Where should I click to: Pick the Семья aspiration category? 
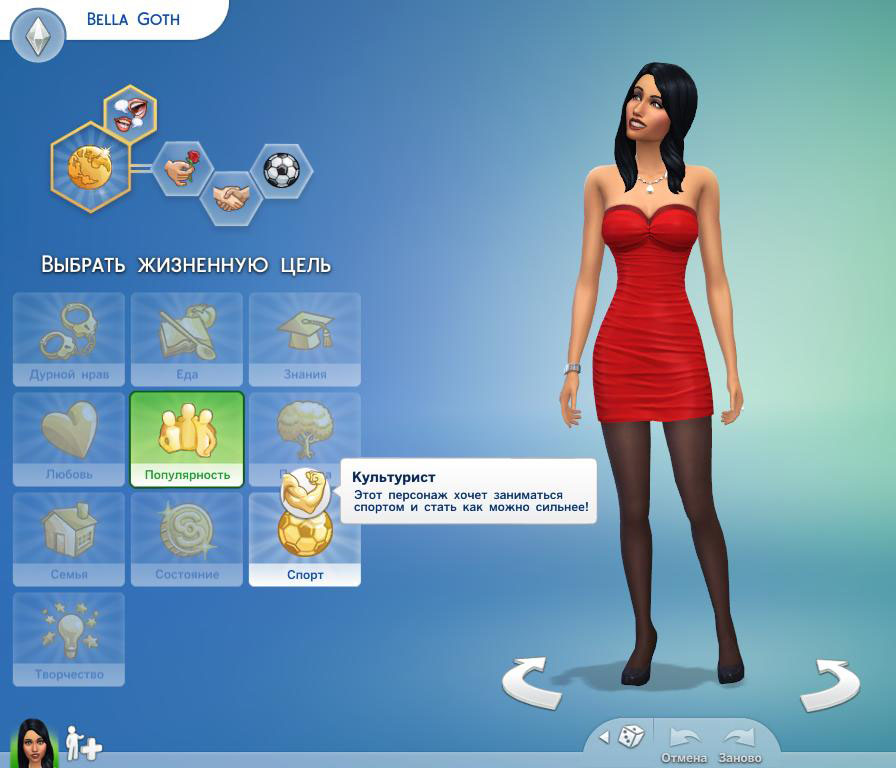[69, 539]
